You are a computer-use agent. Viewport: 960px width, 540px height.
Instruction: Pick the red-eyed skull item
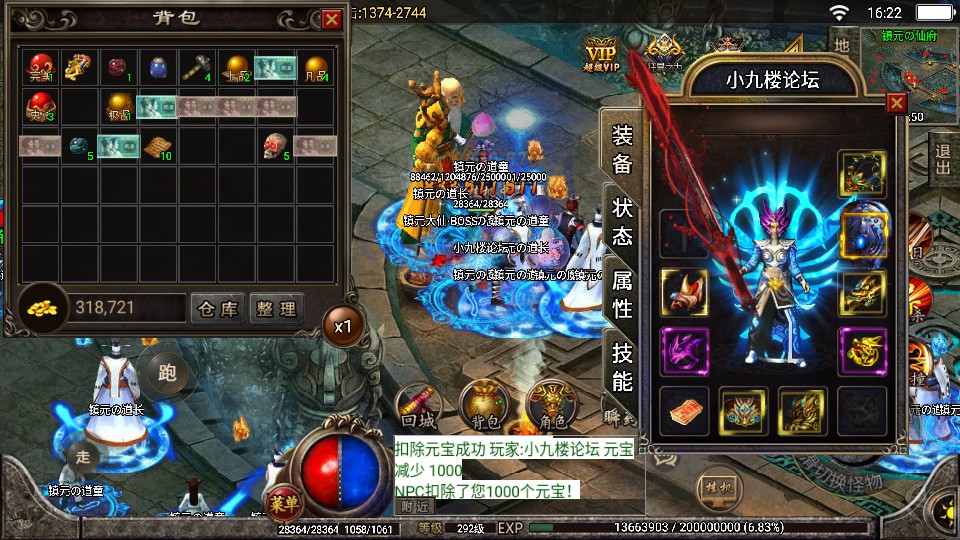tap(275, 146)
